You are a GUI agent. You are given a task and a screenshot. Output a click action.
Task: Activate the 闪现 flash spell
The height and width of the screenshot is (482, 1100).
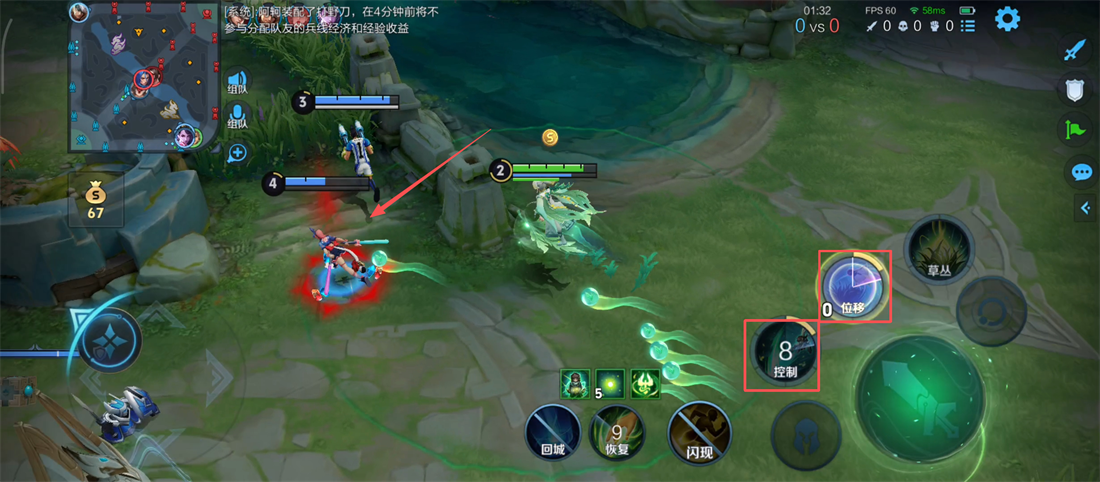coord(699,434)
